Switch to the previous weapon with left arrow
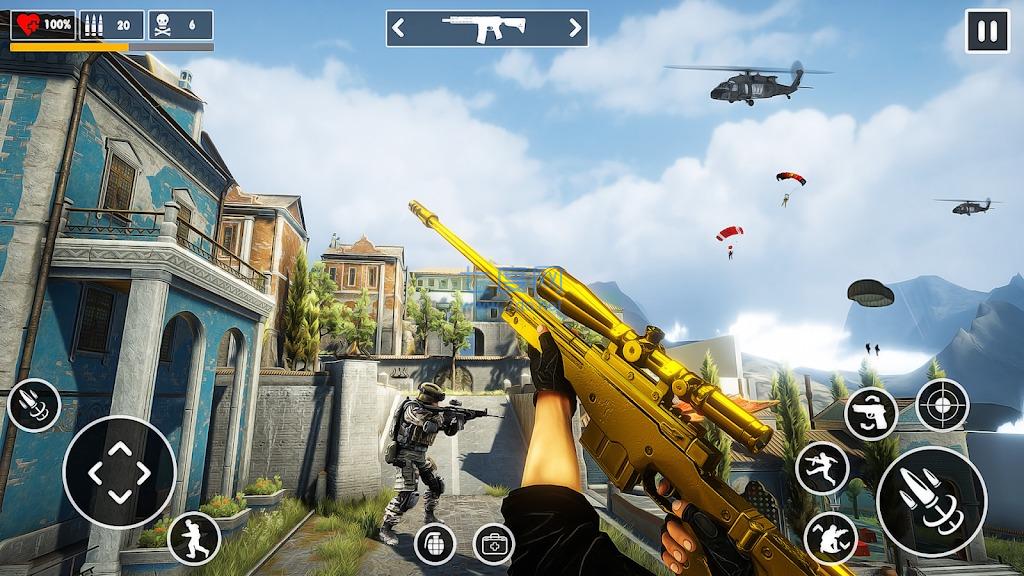This screenshot has height=576, width=1024. [x=399, y=28]
